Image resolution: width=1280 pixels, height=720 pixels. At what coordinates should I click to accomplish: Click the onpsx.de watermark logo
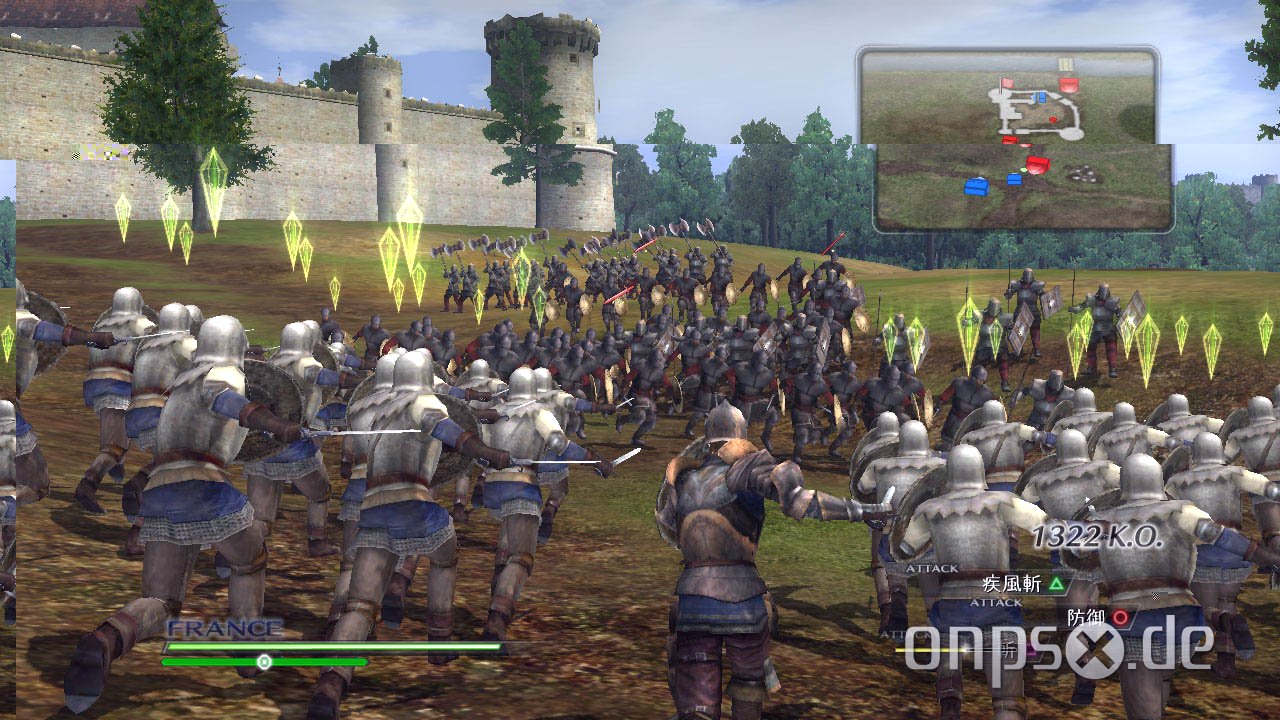pyautogui.click(x=1060, y=650)
